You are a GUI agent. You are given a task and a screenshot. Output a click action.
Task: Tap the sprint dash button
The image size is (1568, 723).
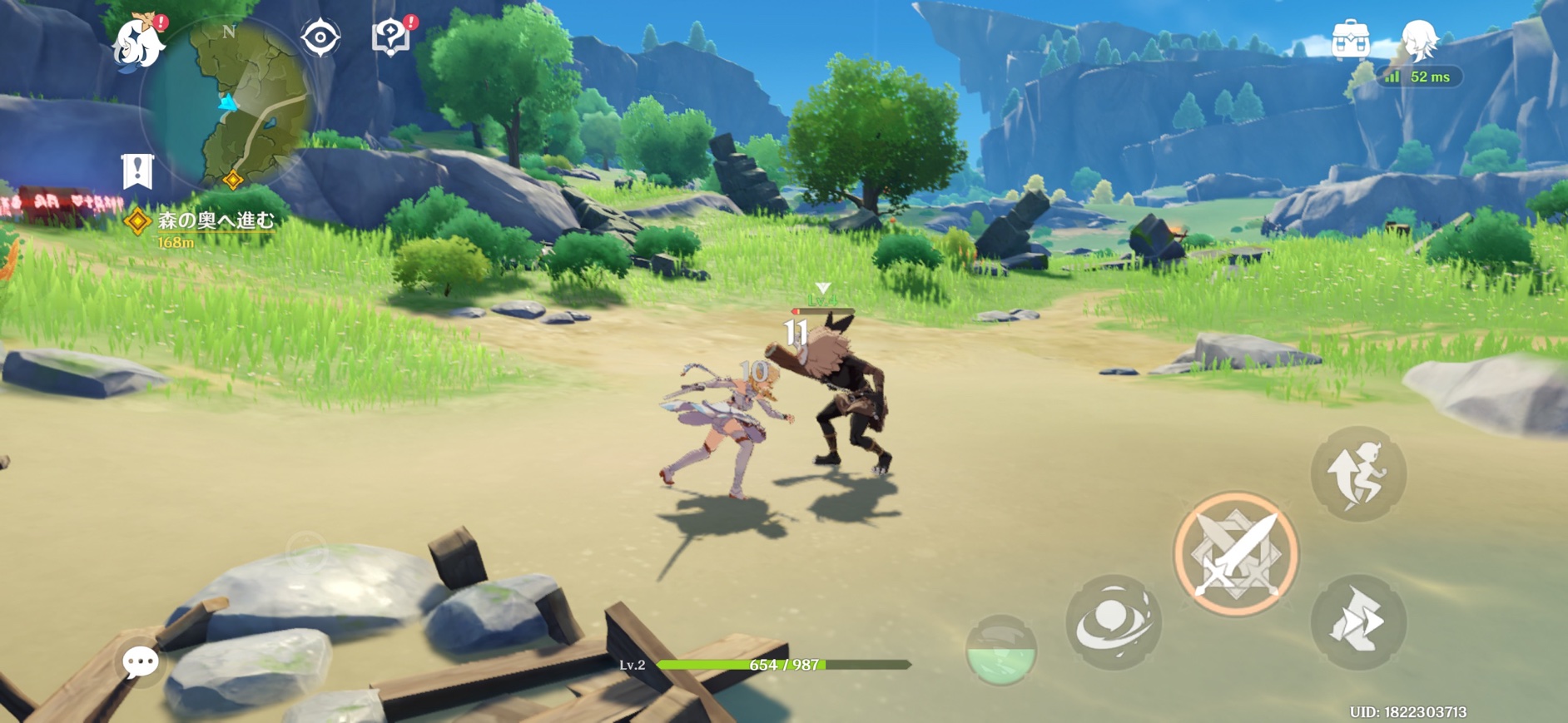(1358, 621)
